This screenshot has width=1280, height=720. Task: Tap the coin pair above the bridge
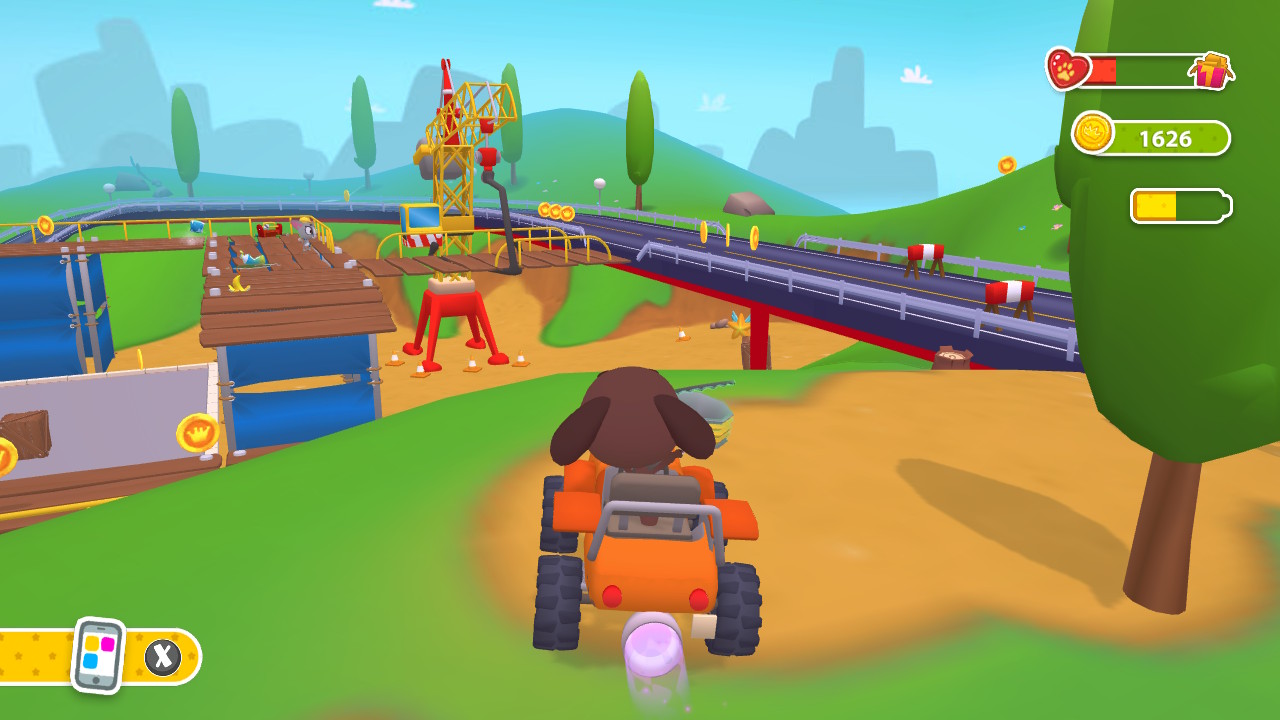coord(556,212)
